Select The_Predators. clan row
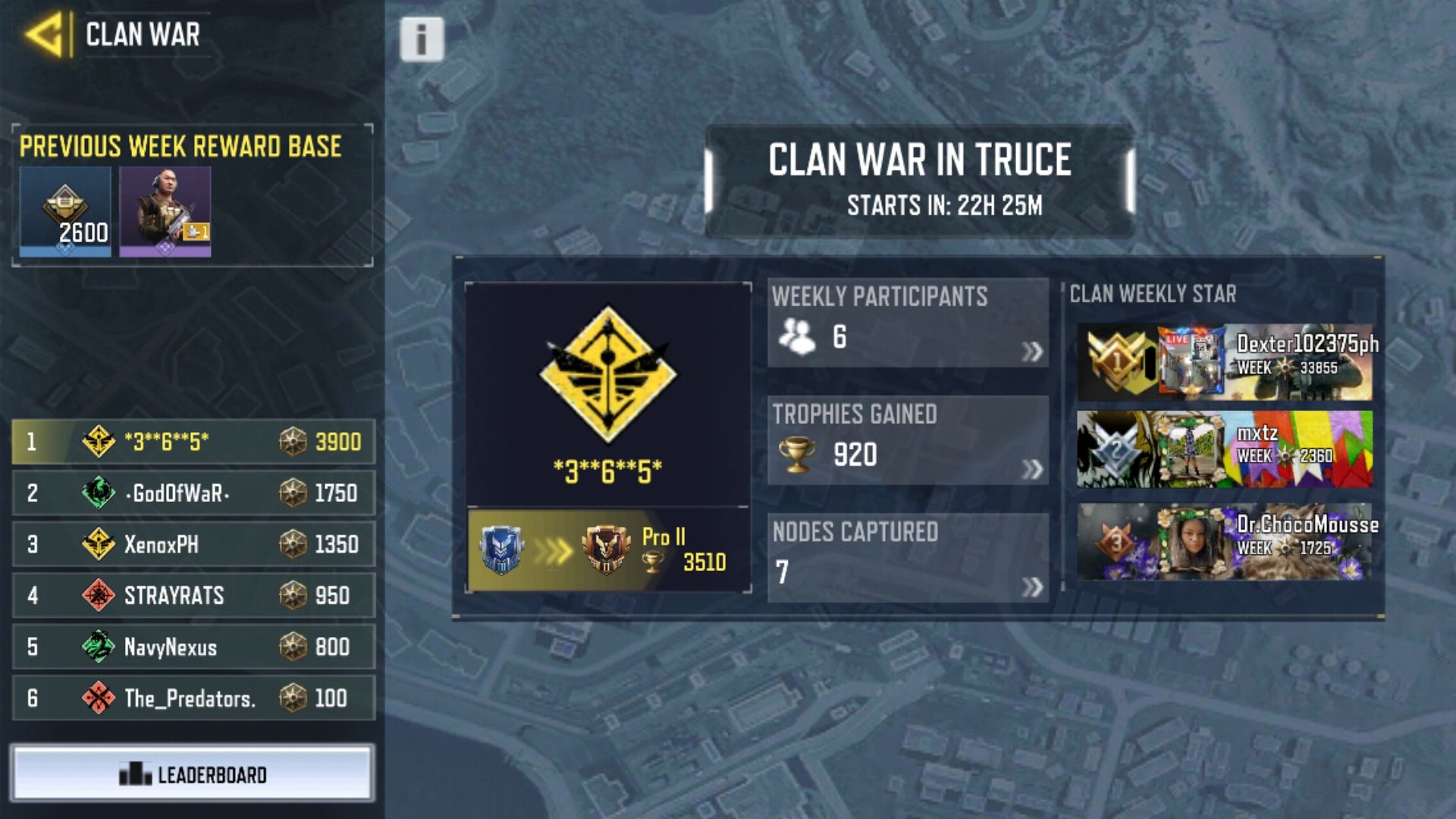1456x819 pixels. point(193,698)
